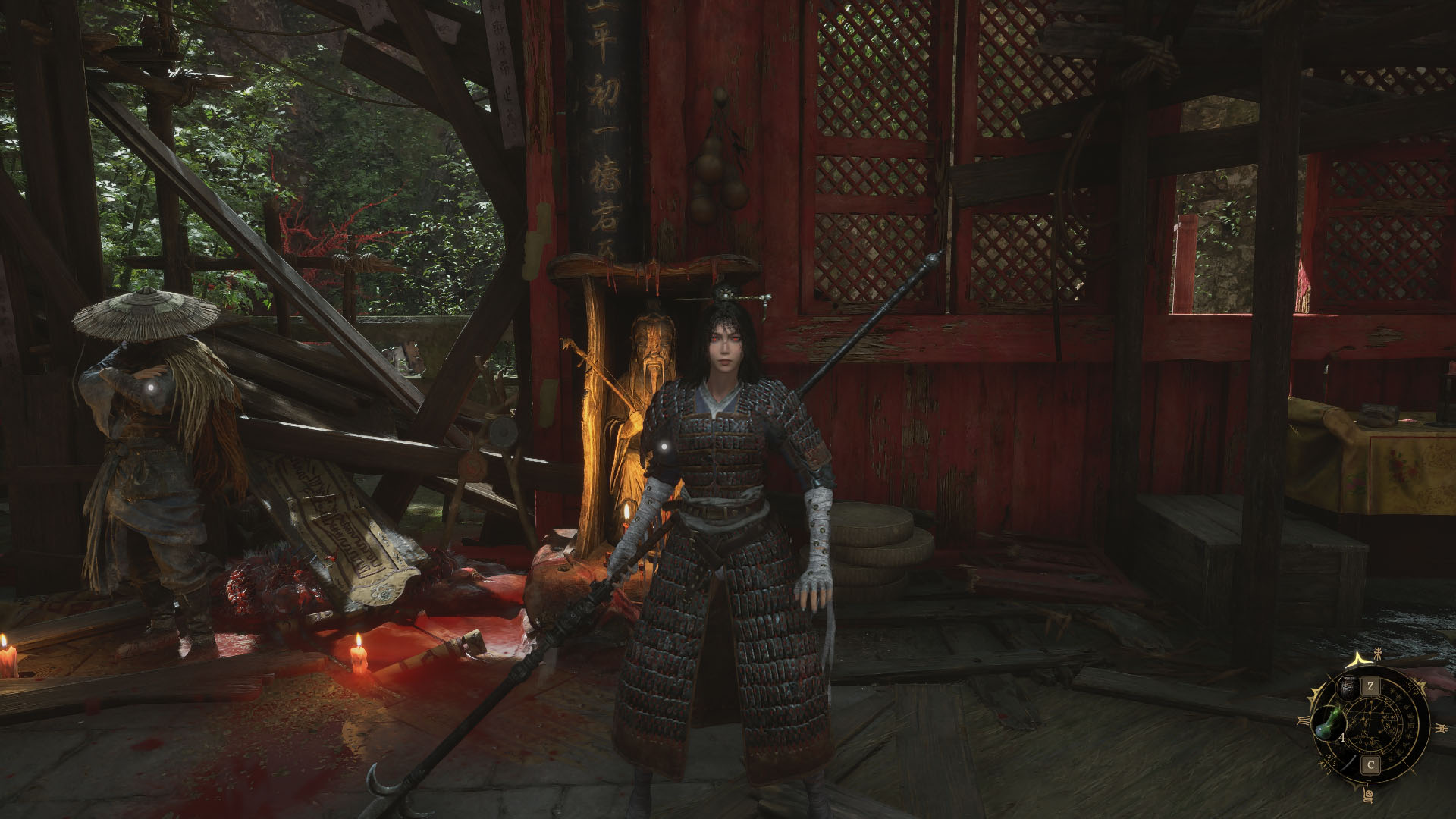Select the green healing gourd on the item wheel

1329,723
